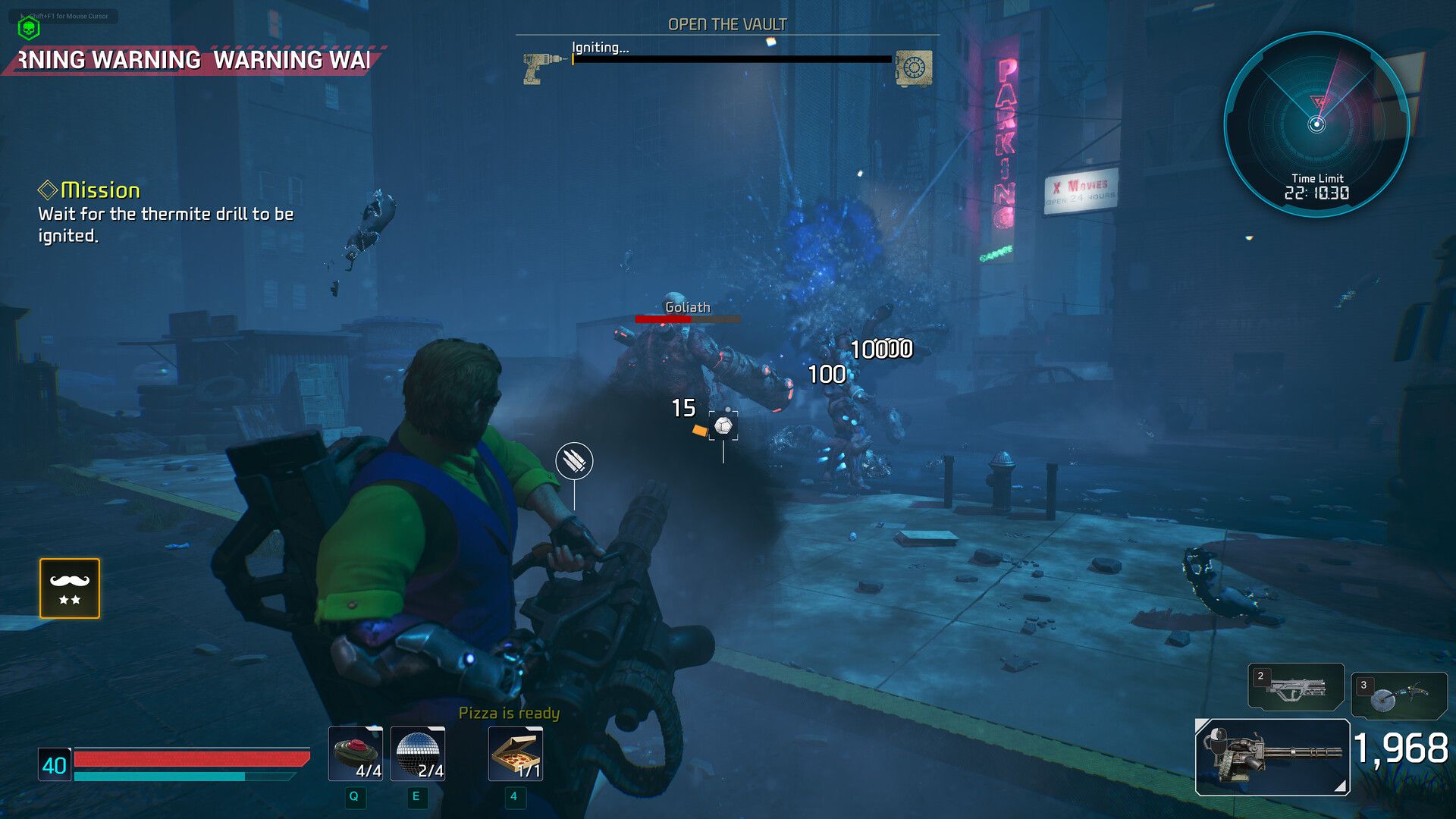Click the mustache two-star rank badge

click(70, 588)
